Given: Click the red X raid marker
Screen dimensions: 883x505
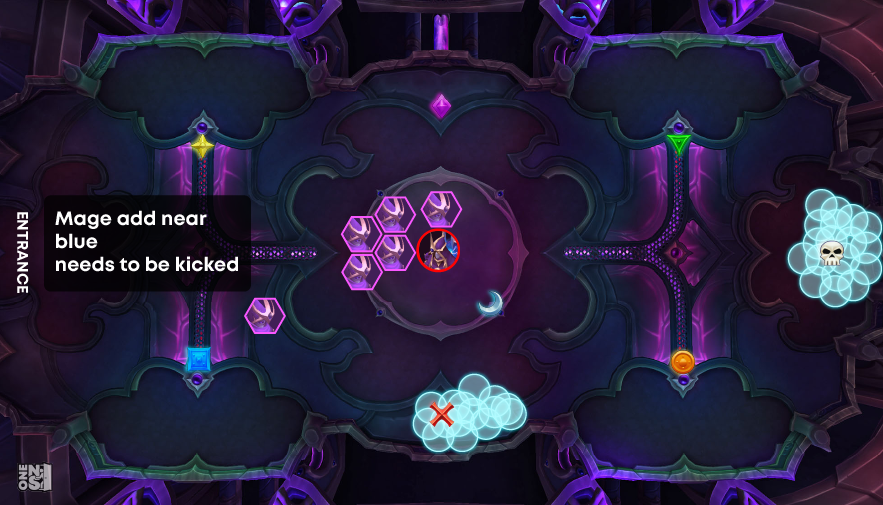Looking at the screenshot, I should 441,413.
